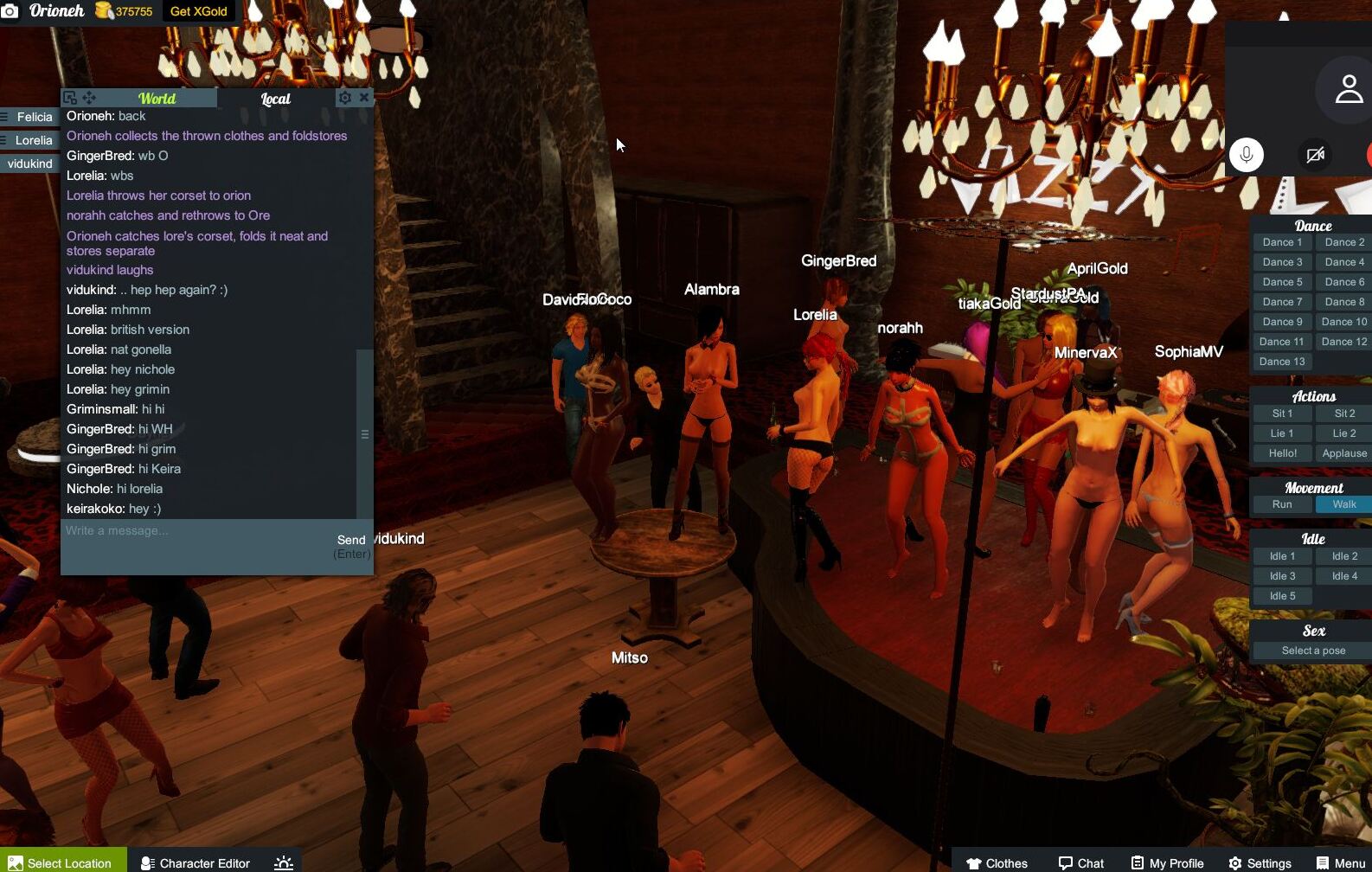This screenshot has height=872, width=1372.
Task: Switch to the Local chat tab
Action: (x=275, y=98)
